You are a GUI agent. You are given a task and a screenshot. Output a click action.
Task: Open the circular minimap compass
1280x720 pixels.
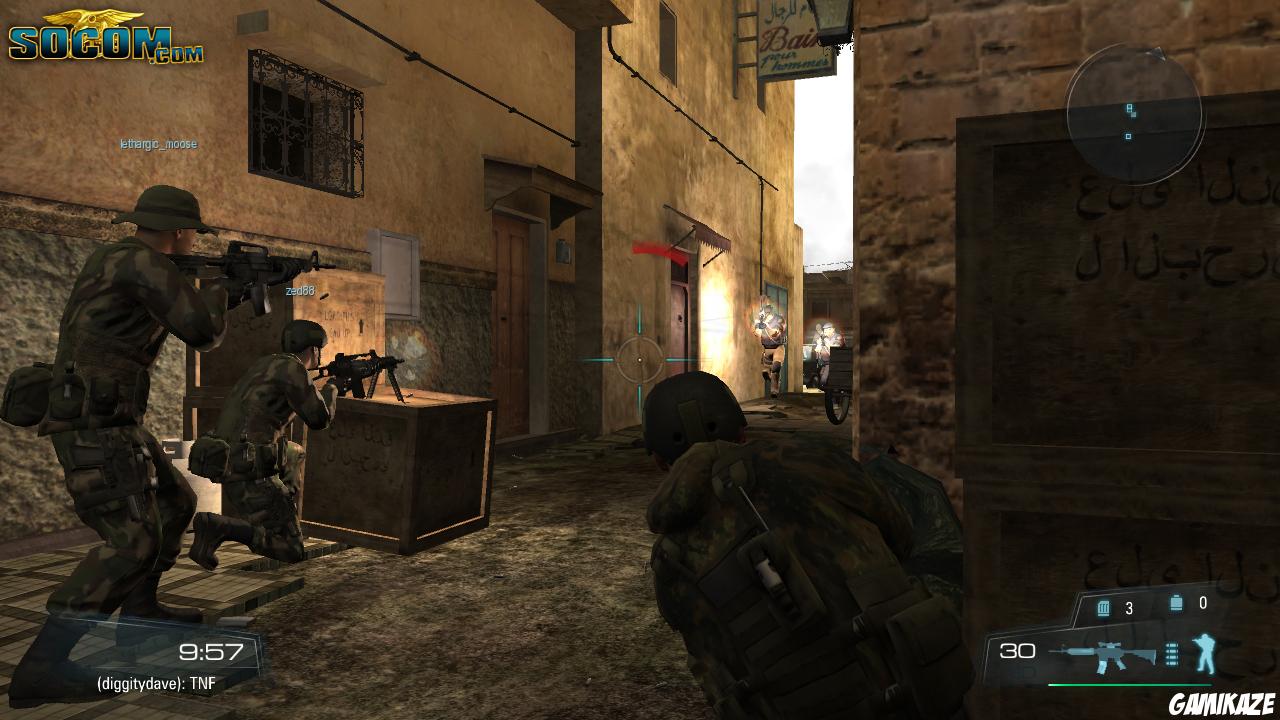pos(1135,115)
